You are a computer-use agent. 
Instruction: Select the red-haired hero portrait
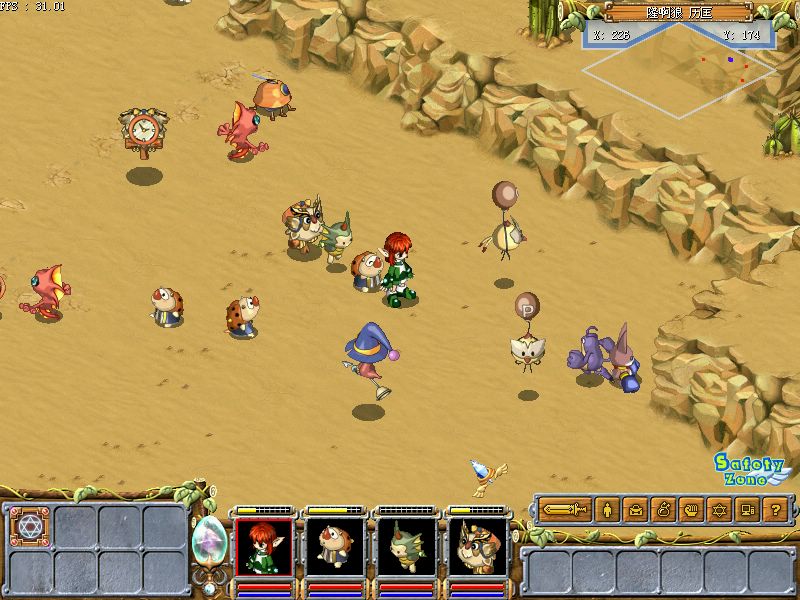click(x=264, y=546)
